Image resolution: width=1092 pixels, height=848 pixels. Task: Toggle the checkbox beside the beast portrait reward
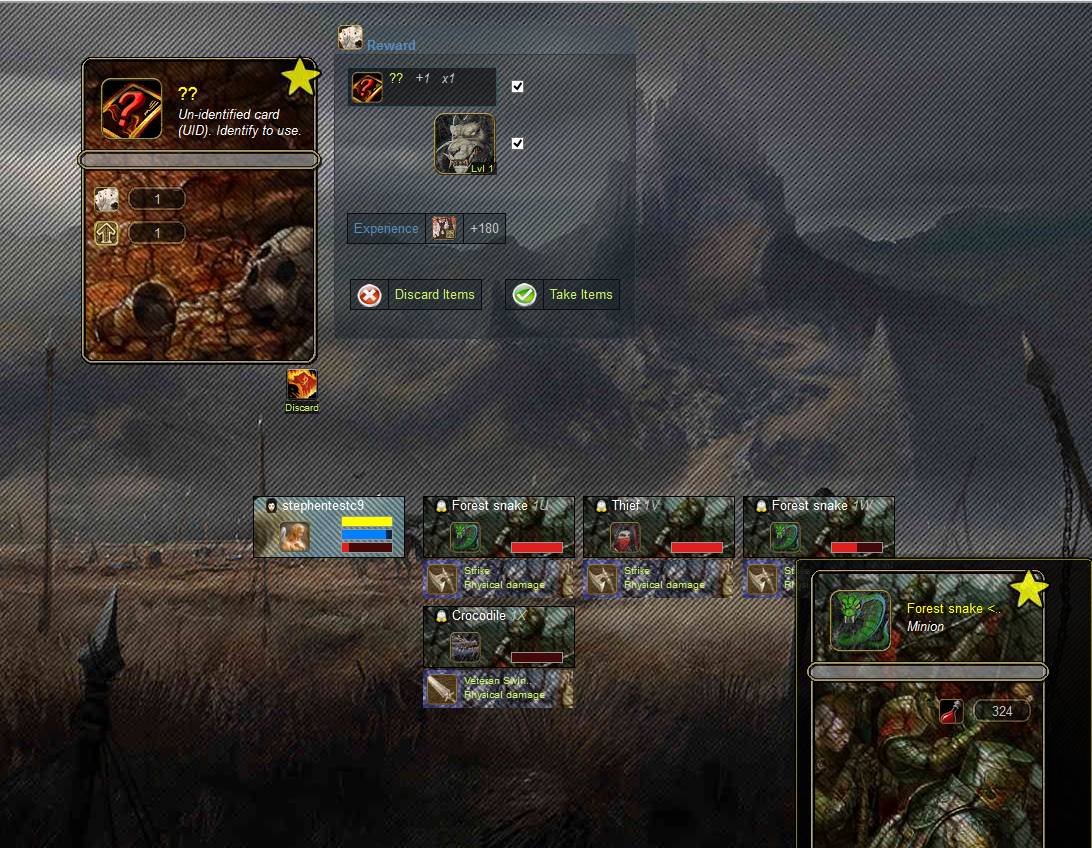click(x=517, y=144)
